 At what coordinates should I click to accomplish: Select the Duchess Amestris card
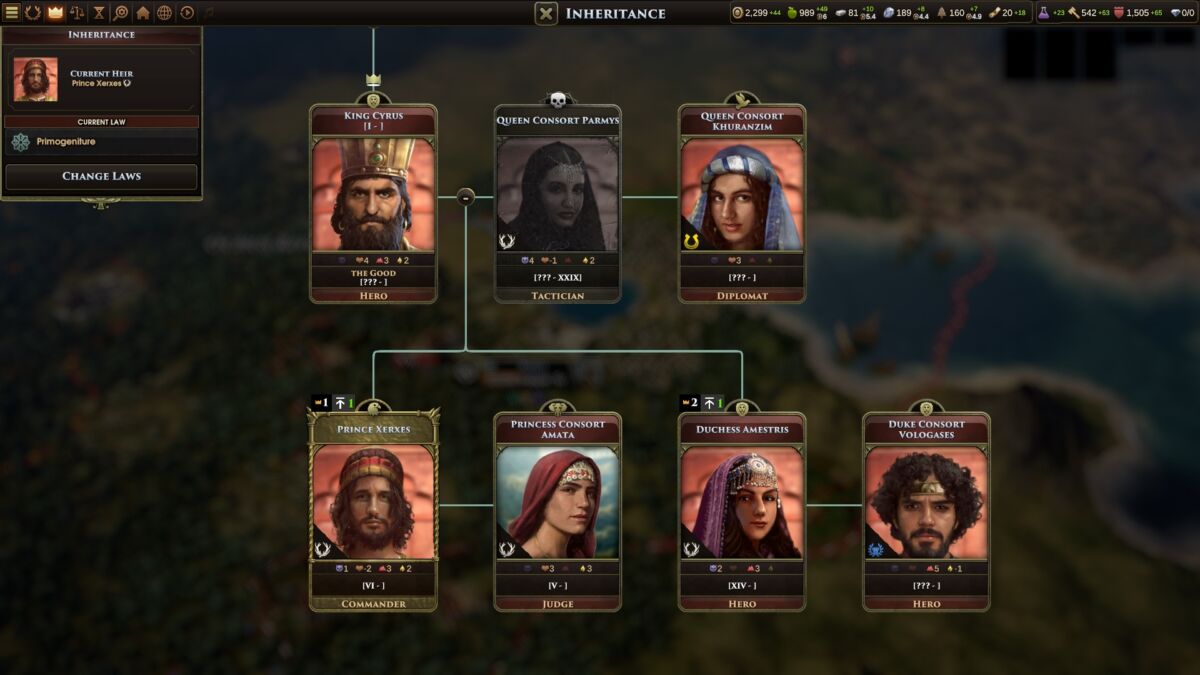742,503
